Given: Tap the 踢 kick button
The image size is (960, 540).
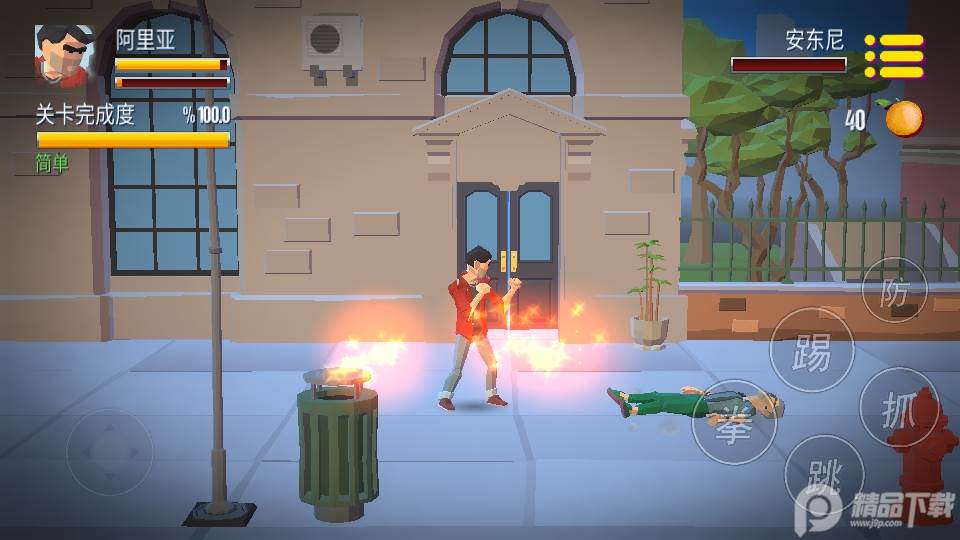Looking at the screenshot, I should pyautogui.click(x=811, y=350).
